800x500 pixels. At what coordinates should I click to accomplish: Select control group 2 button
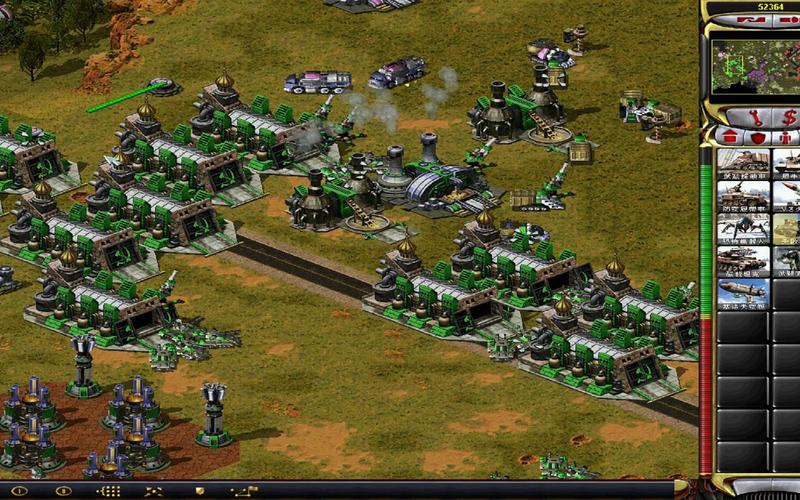point(63,492)
